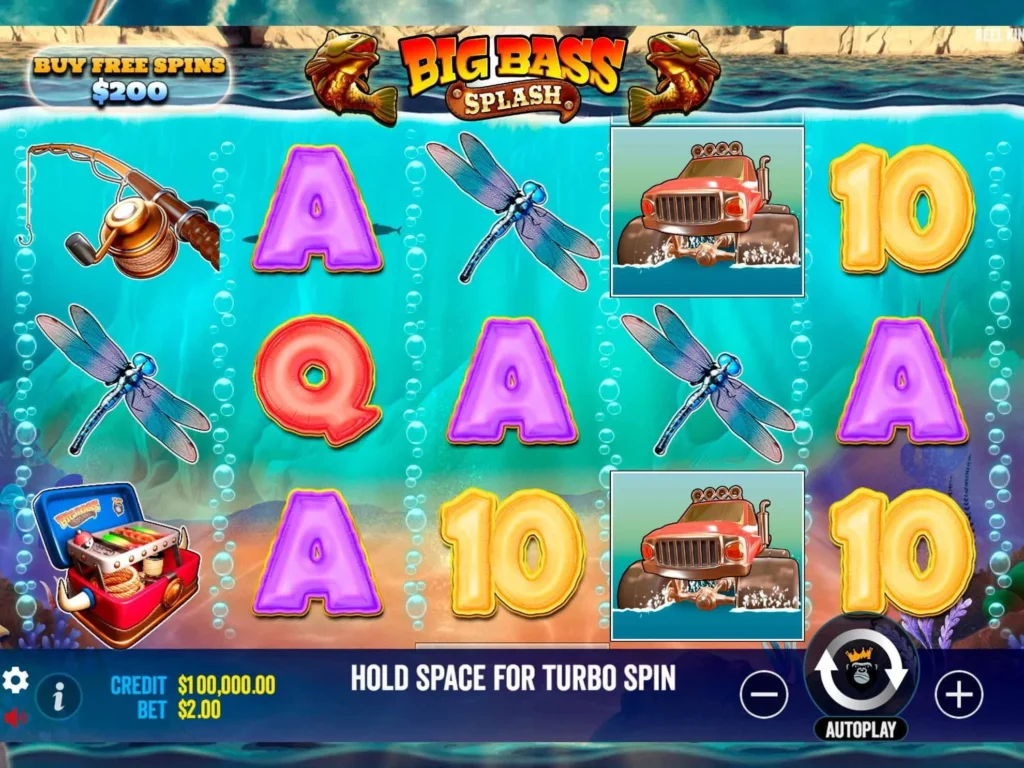Increase the bet with the plus button

coord(958,694)
